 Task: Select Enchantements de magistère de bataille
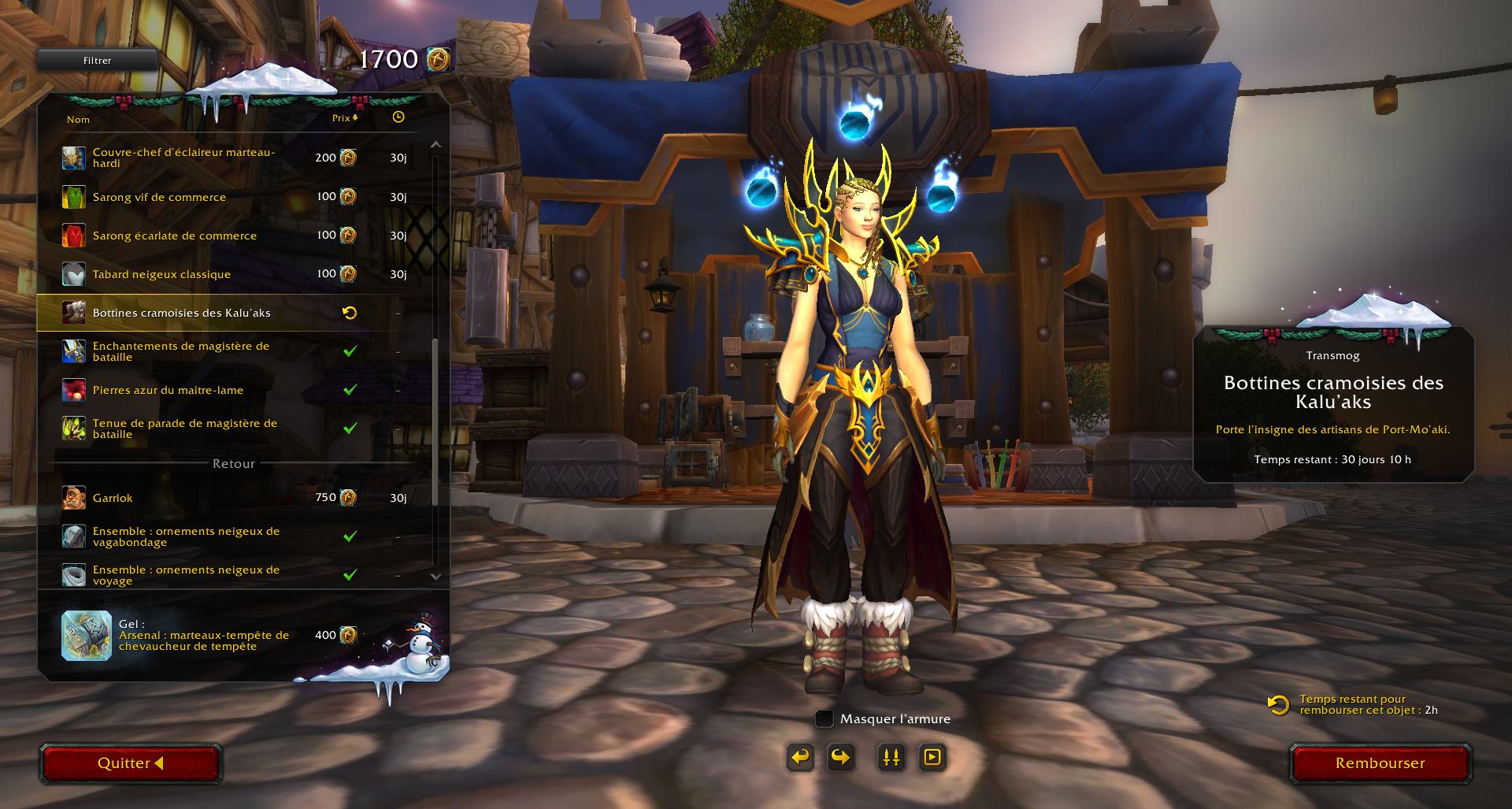(180, 351)
